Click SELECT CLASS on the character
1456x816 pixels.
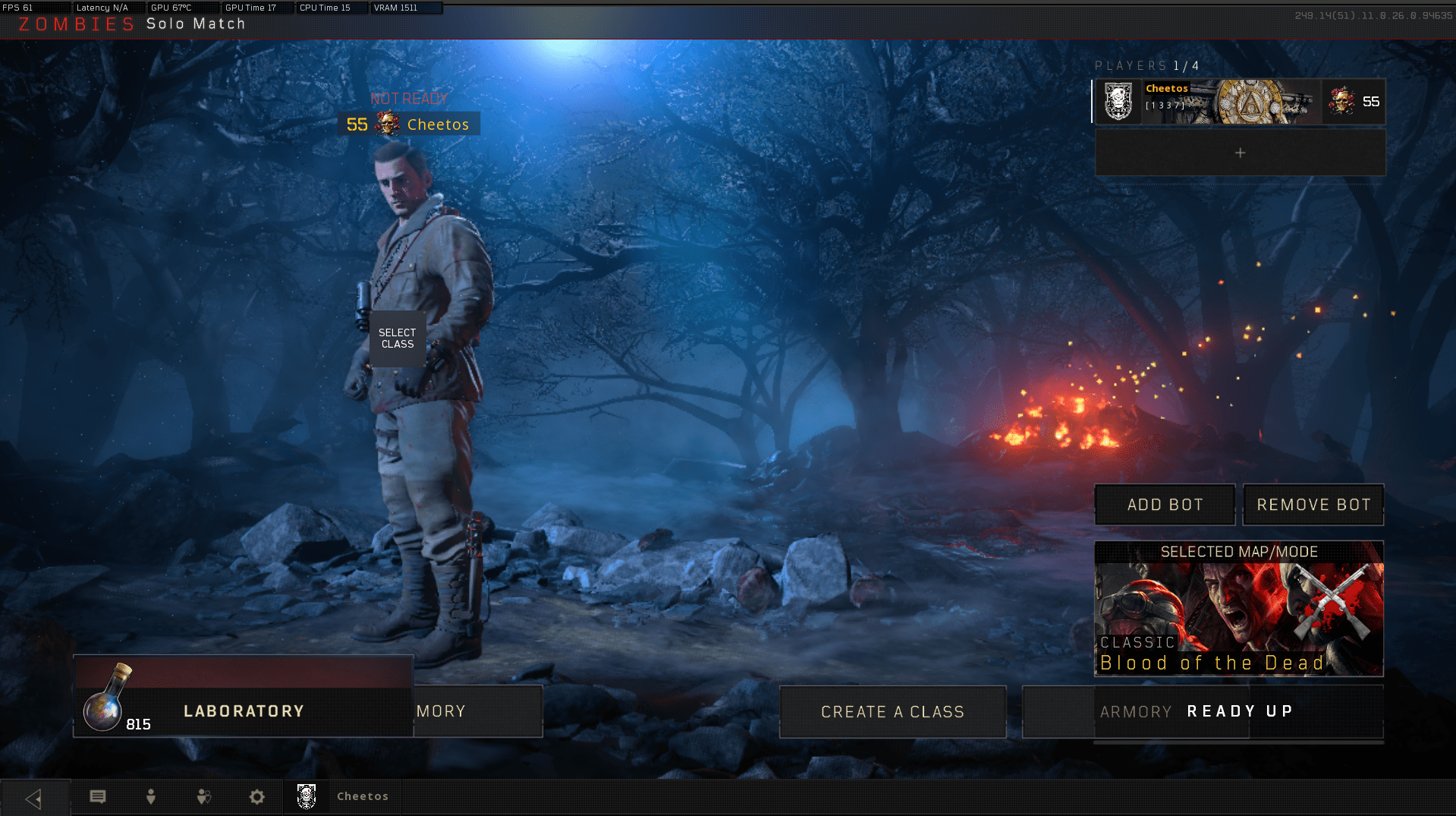tap(397, 338)
